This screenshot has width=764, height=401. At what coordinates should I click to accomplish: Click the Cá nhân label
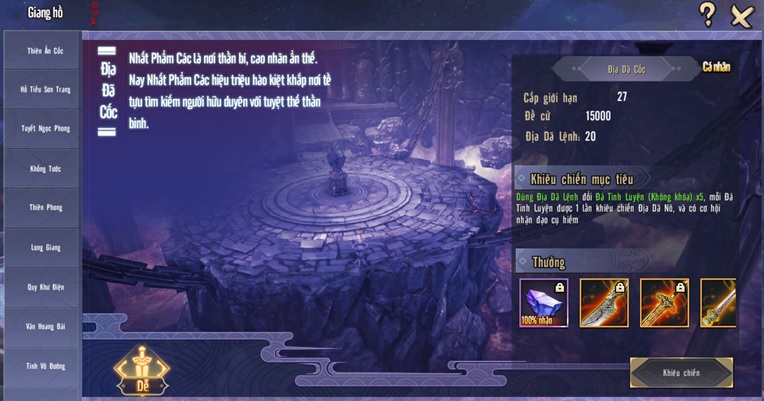coord(716,67)
